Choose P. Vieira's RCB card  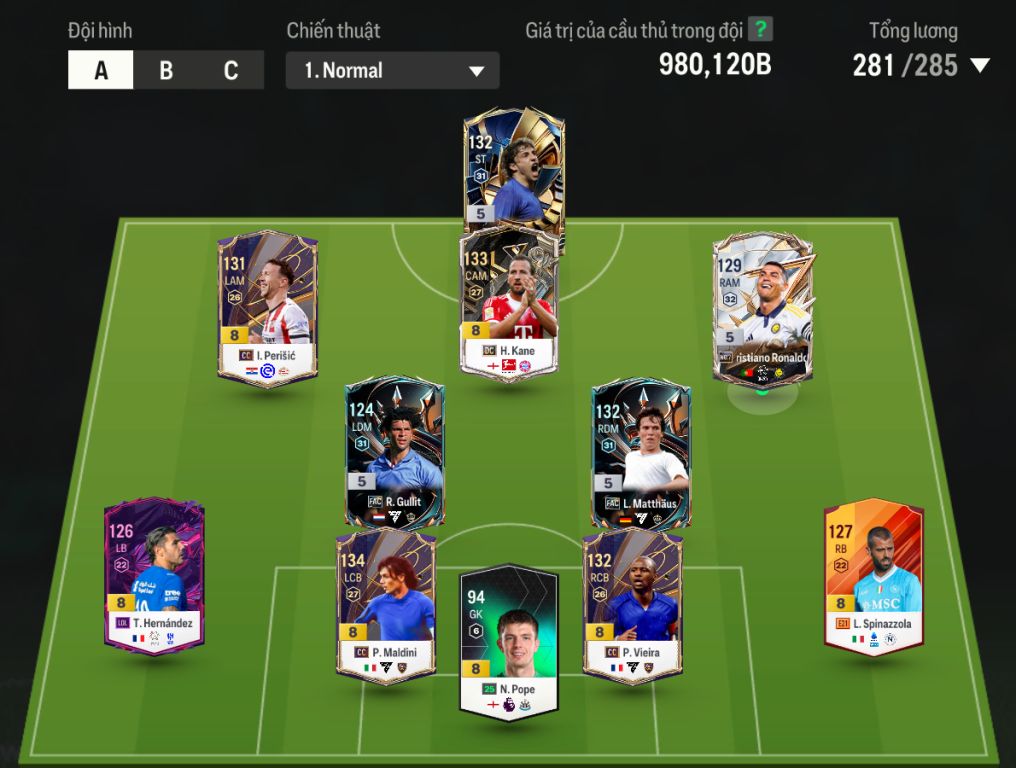[x=632, y=605]
